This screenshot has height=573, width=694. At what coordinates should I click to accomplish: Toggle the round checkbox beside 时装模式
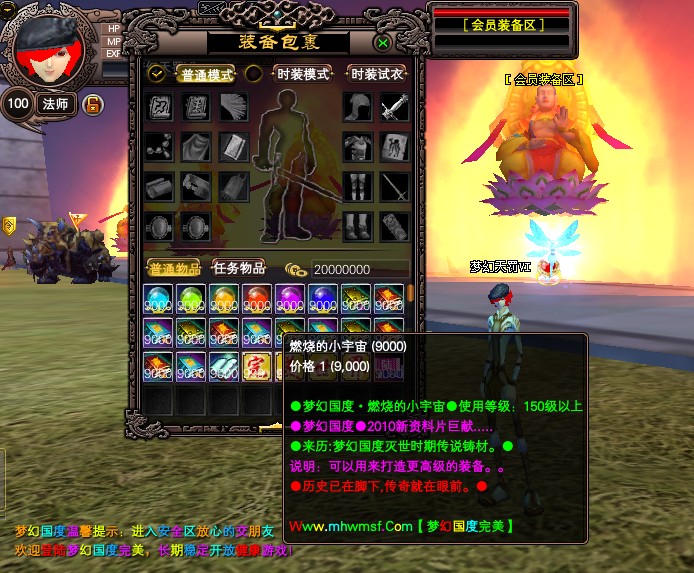click(254, 73)
